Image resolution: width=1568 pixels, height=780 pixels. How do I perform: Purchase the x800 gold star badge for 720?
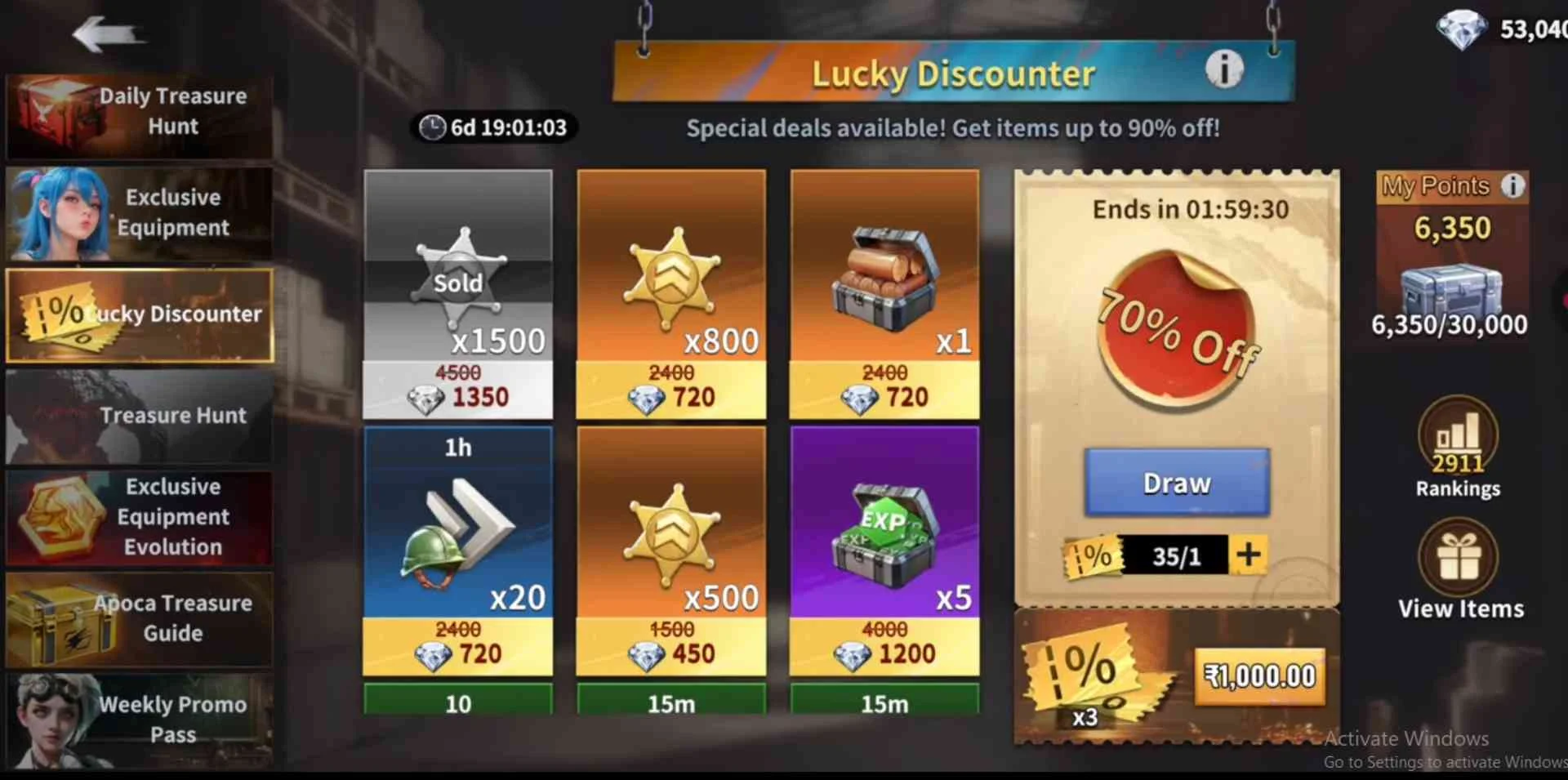pos(671,294)
